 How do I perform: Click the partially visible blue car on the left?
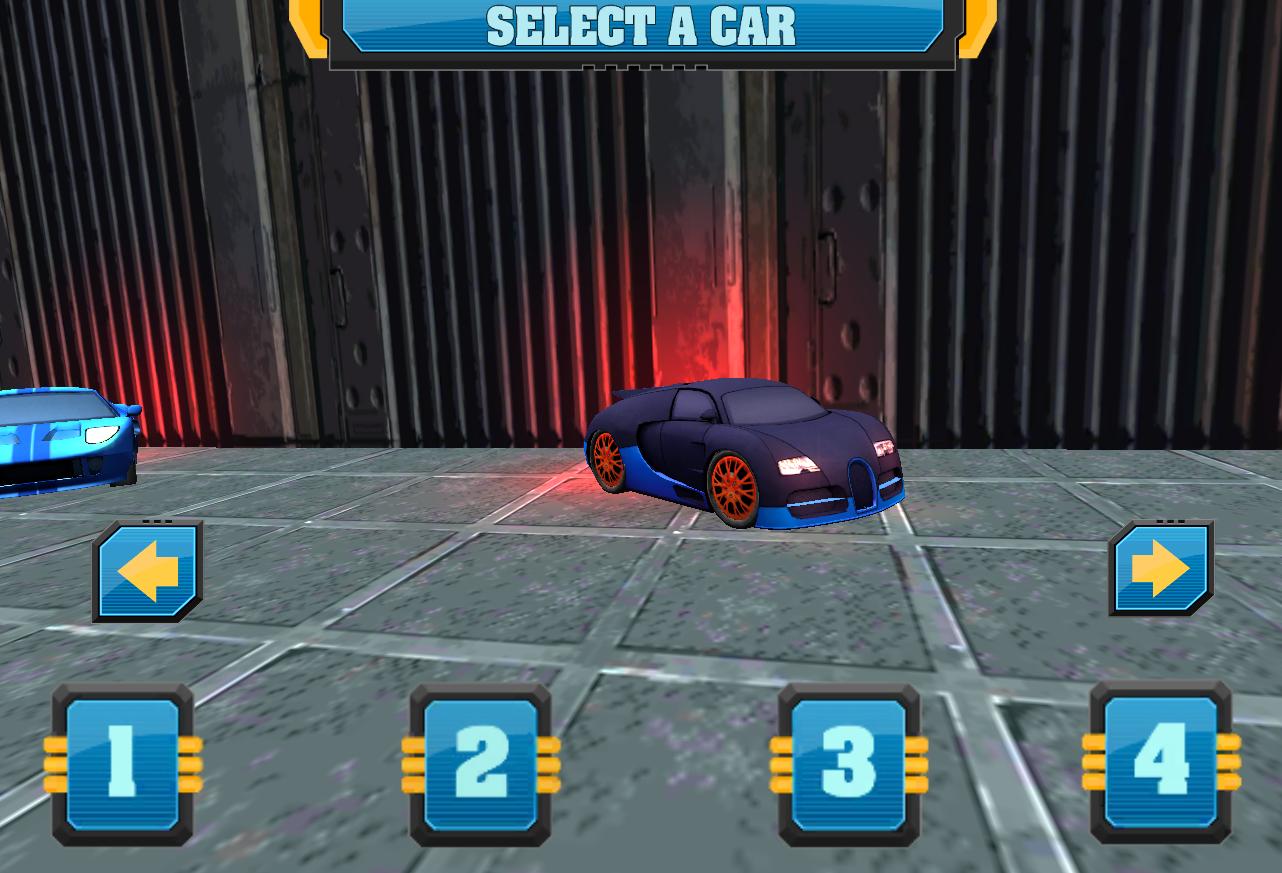coord(60,445)
